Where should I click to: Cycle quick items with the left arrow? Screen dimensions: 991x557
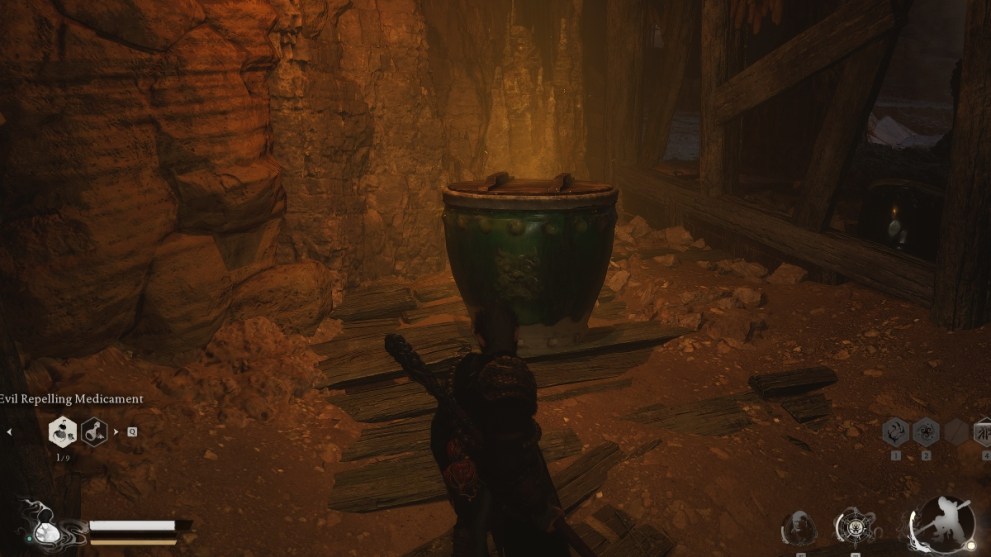(x=9, y=433)
